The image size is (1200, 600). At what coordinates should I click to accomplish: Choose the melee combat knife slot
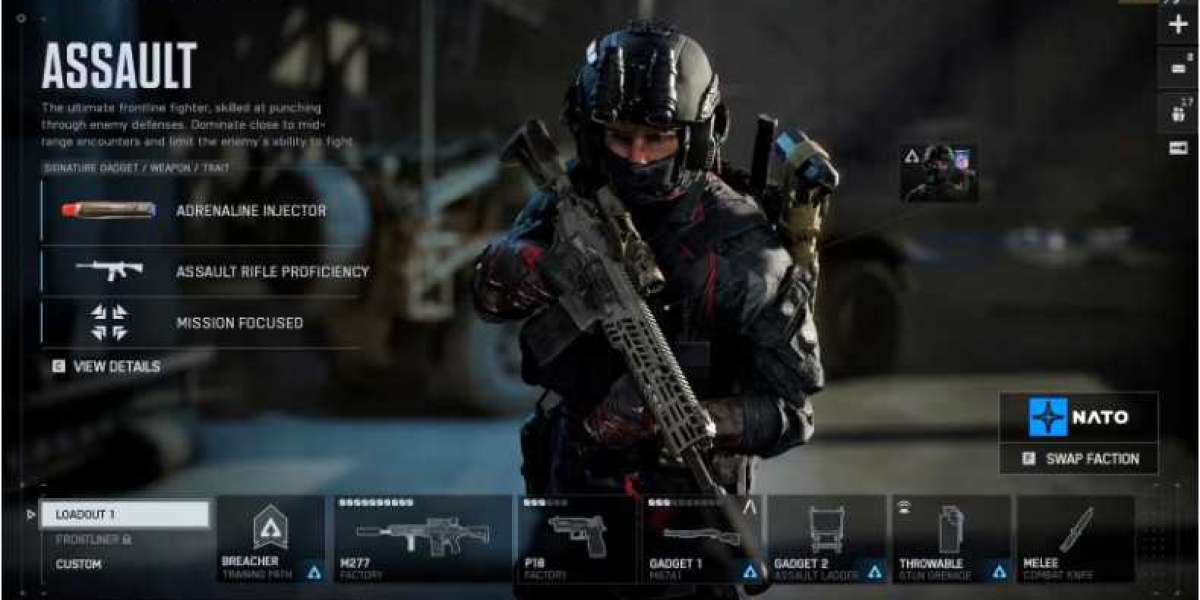1075,538
